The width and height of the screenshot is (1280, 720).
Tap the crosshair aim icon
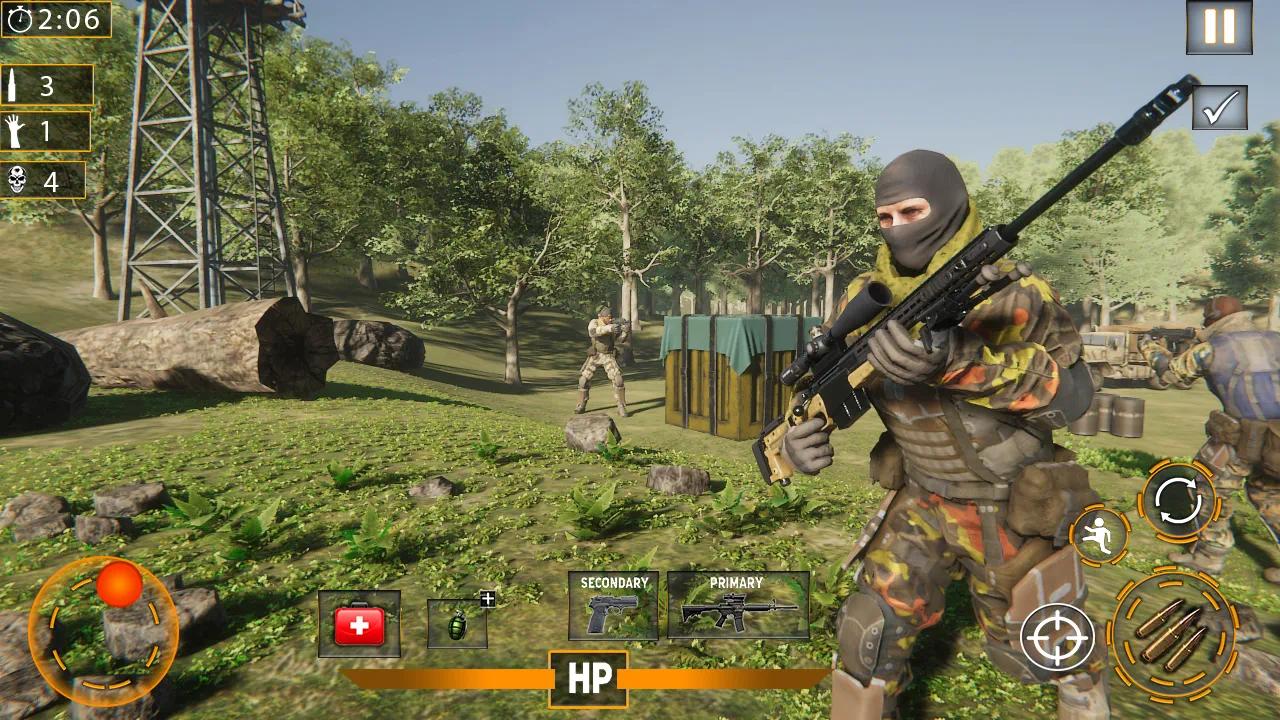(1056, 634)
